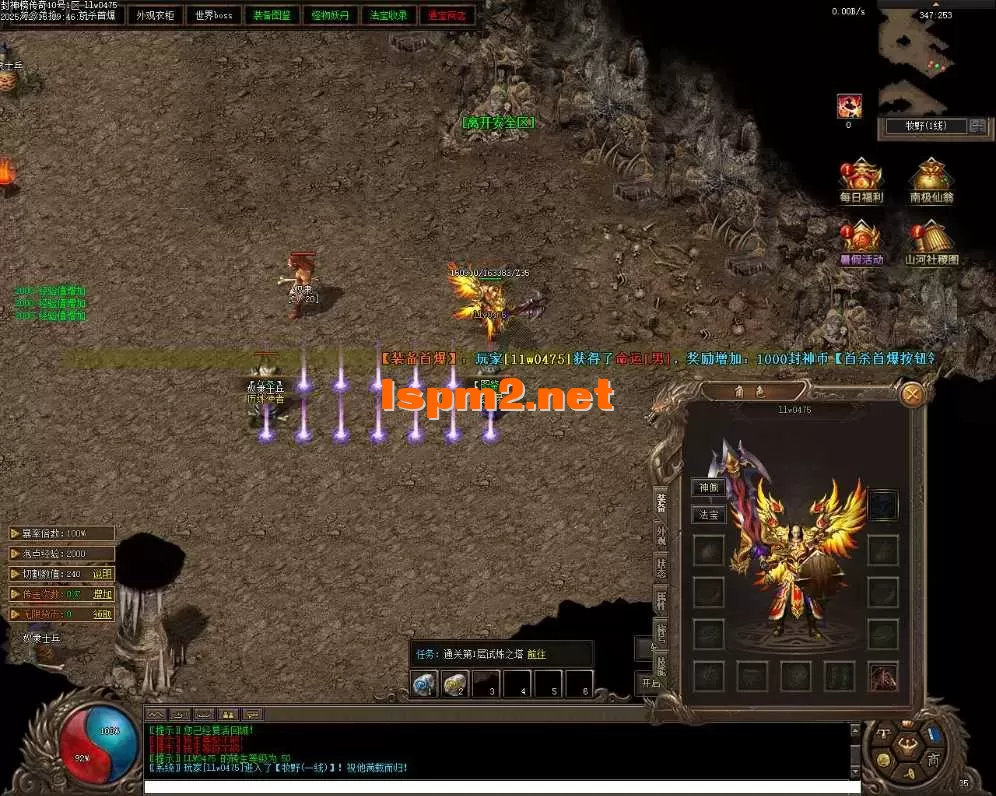Select the equipped mount item slot
The width and height of the screenshot is (996, 796).
click(883, 676)
